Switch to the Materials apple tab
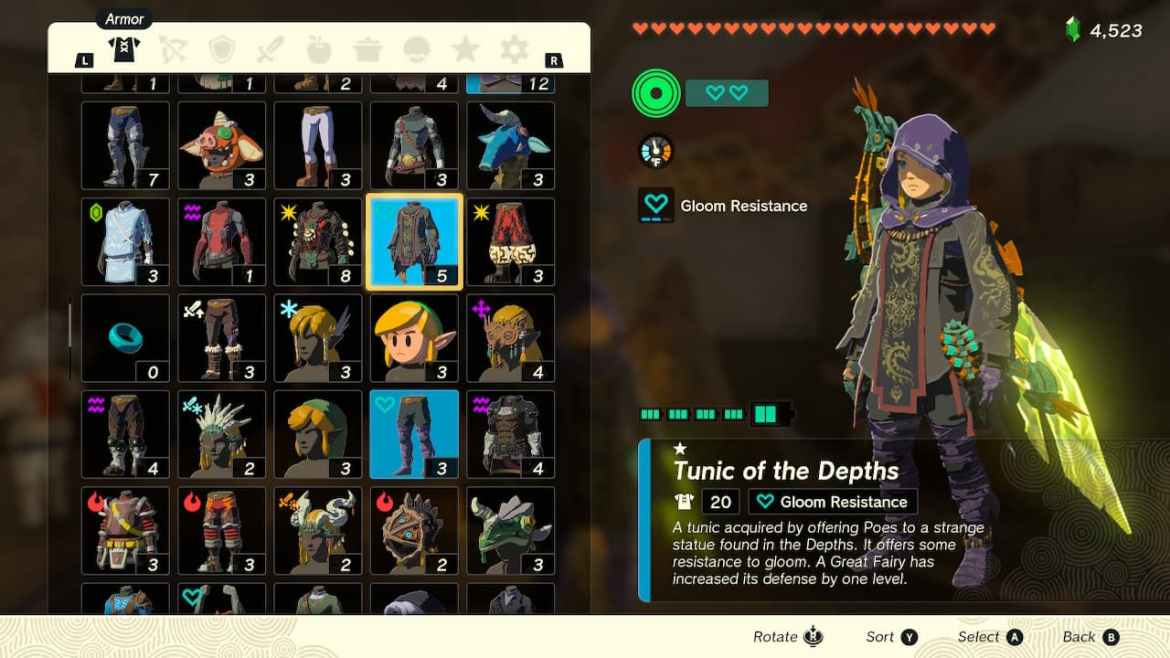The width and height of the screenshot is (1170, 658). coord(320,49)
